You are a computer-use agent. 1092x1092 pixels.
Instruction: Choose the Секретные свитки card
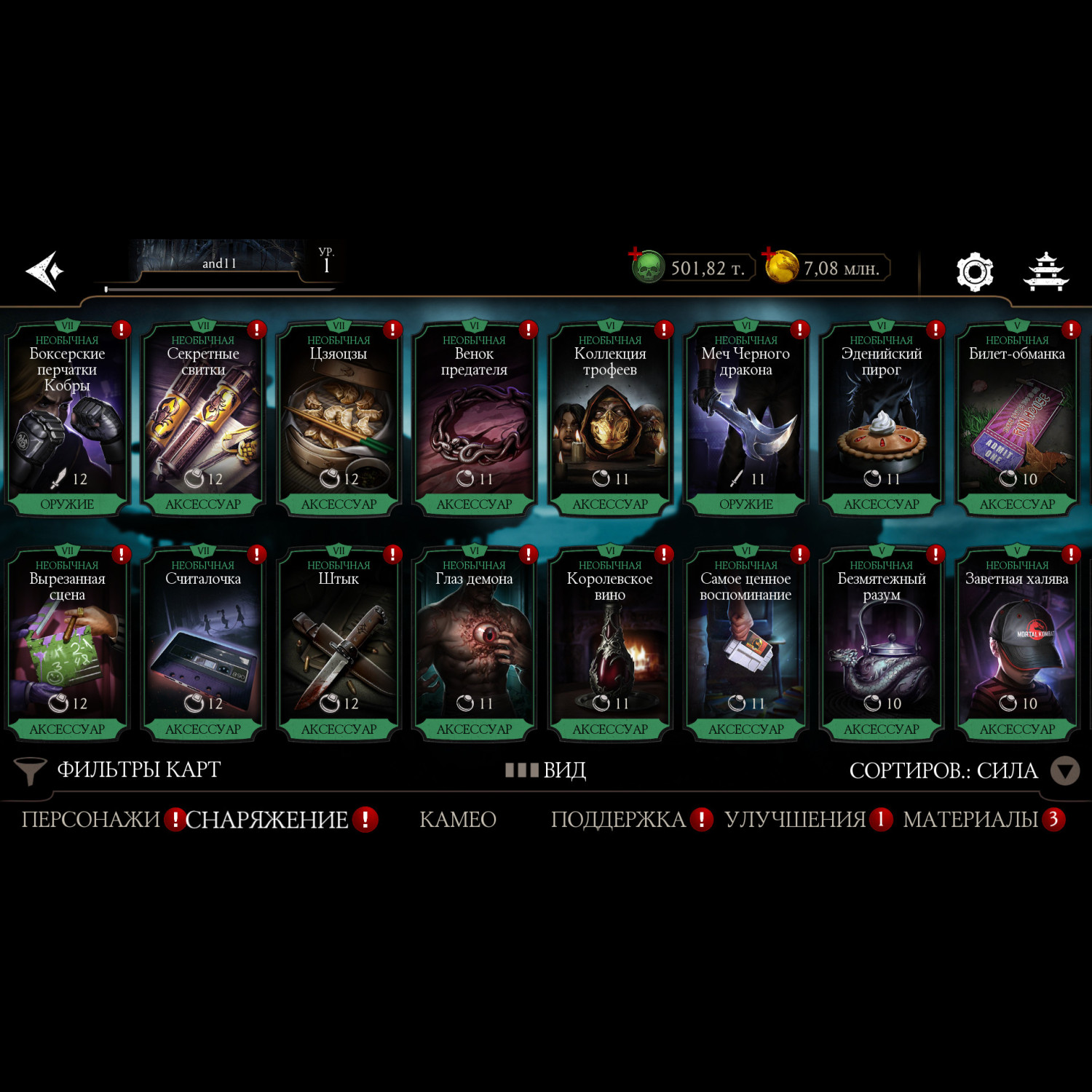(203, 419)
